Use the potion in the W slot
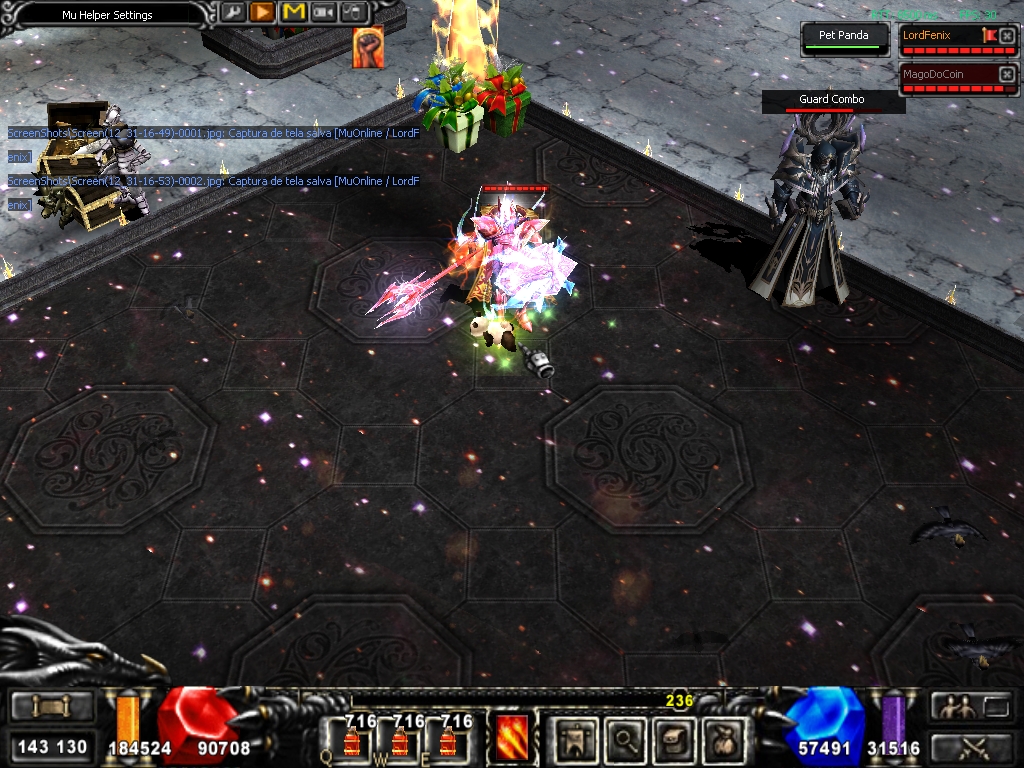The image size is (1024, 768). click(399, 740)
